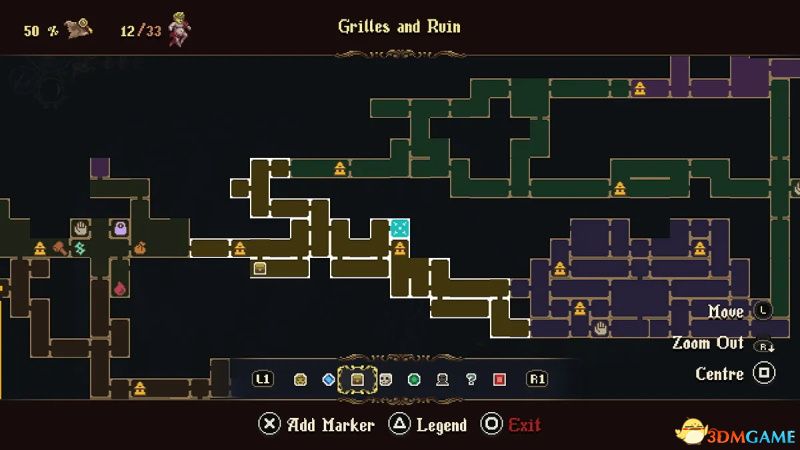
Task: Choose the green gem marker
Action: [x=413, y=380]
